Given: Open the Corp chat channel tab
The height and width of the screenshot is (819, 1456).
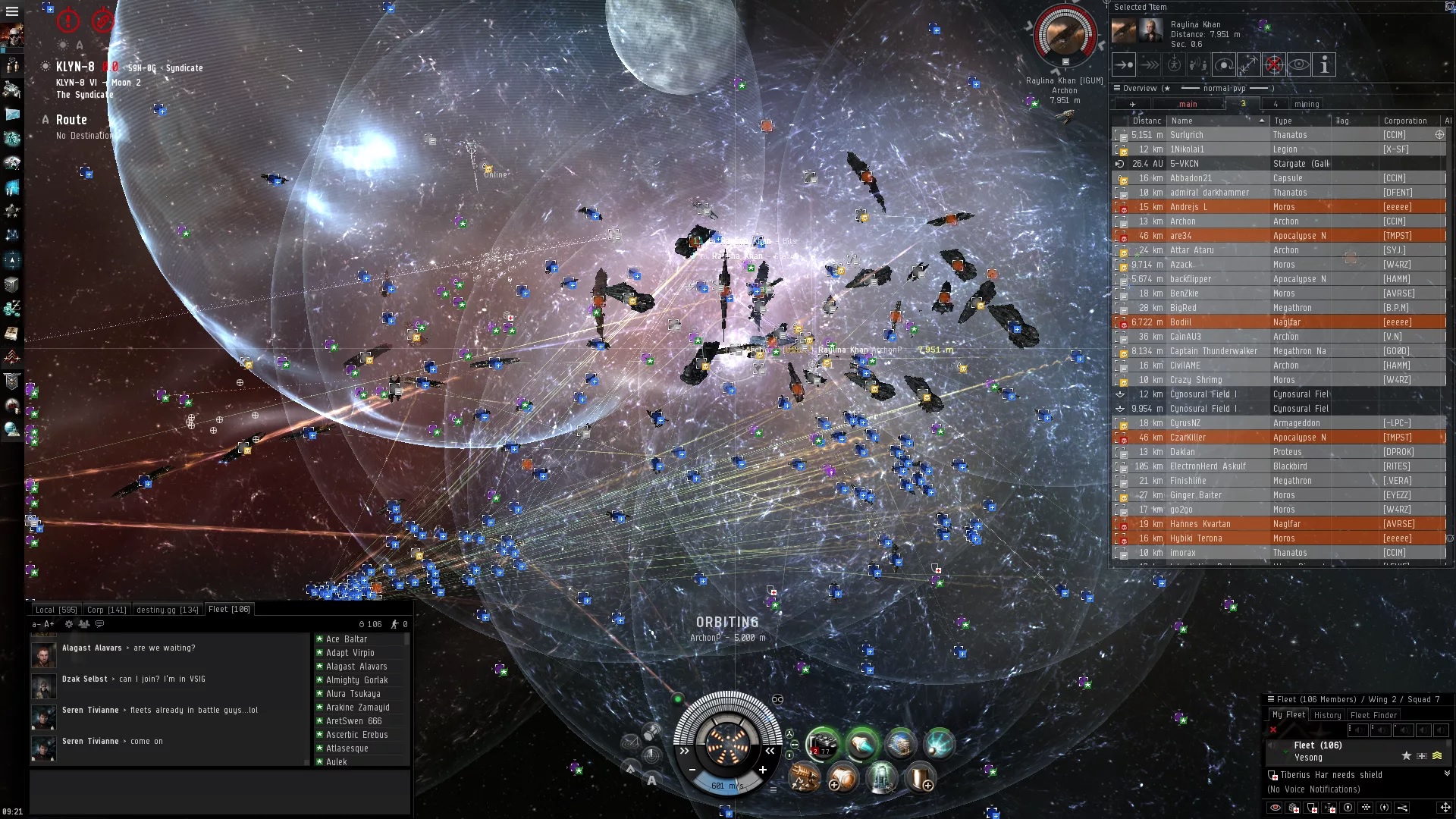Looking at the screenshot, I should pyautogui.click(x=106, y=610).
